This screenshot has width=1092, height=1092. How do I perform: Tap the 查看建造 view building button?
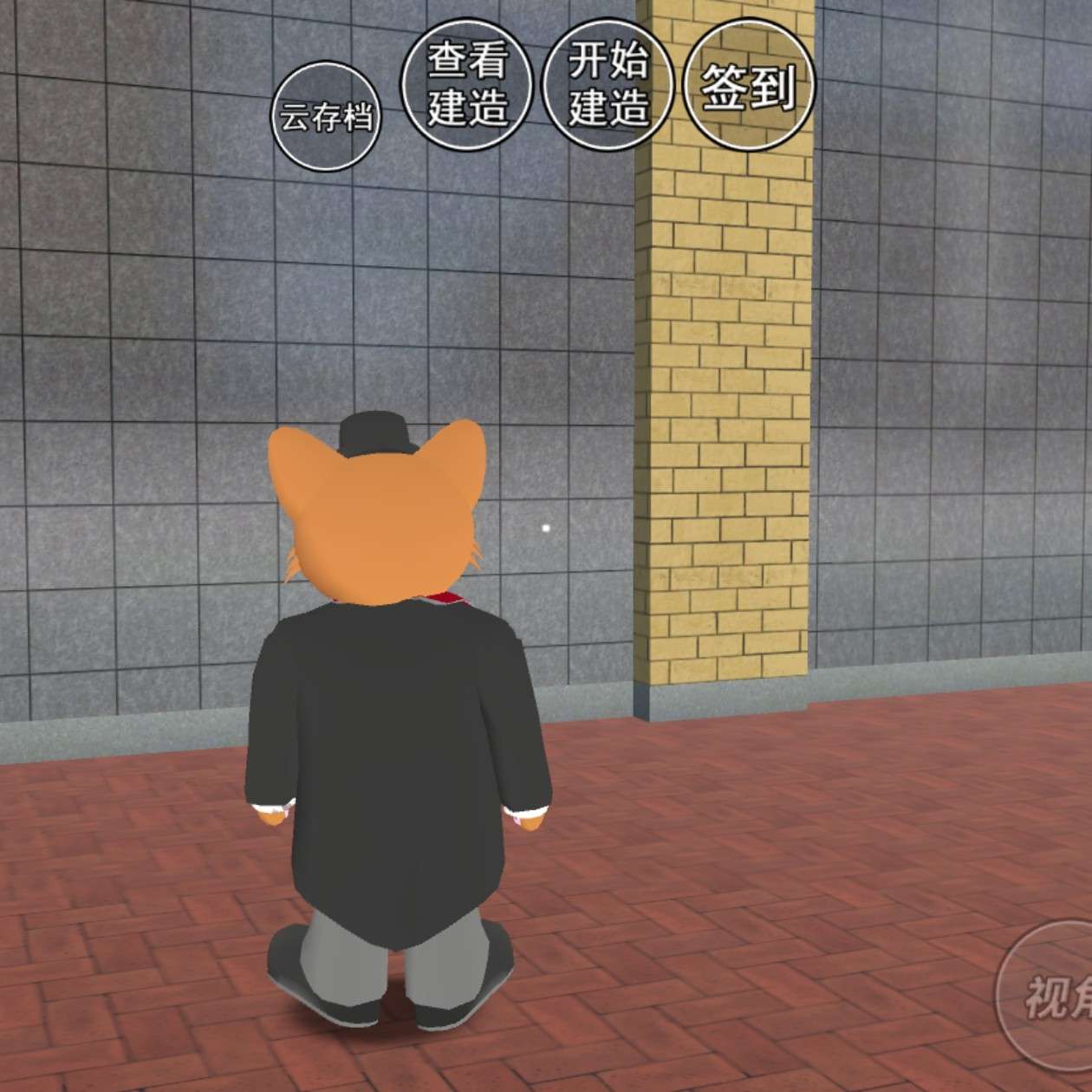[x=467, y=85]
